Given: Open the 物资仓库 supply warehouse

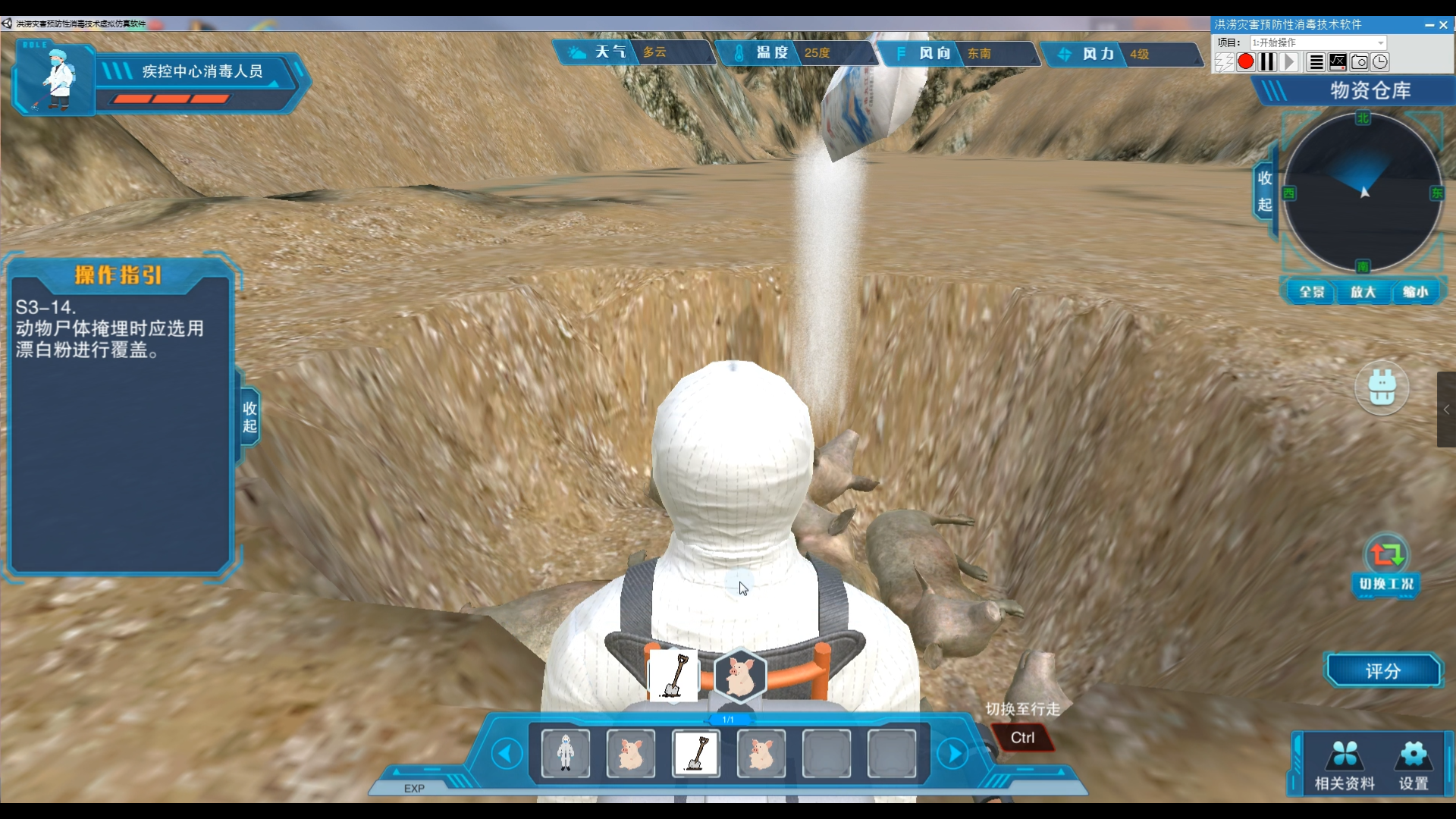Looking at the screenshot, I should tap(1370, 91).
